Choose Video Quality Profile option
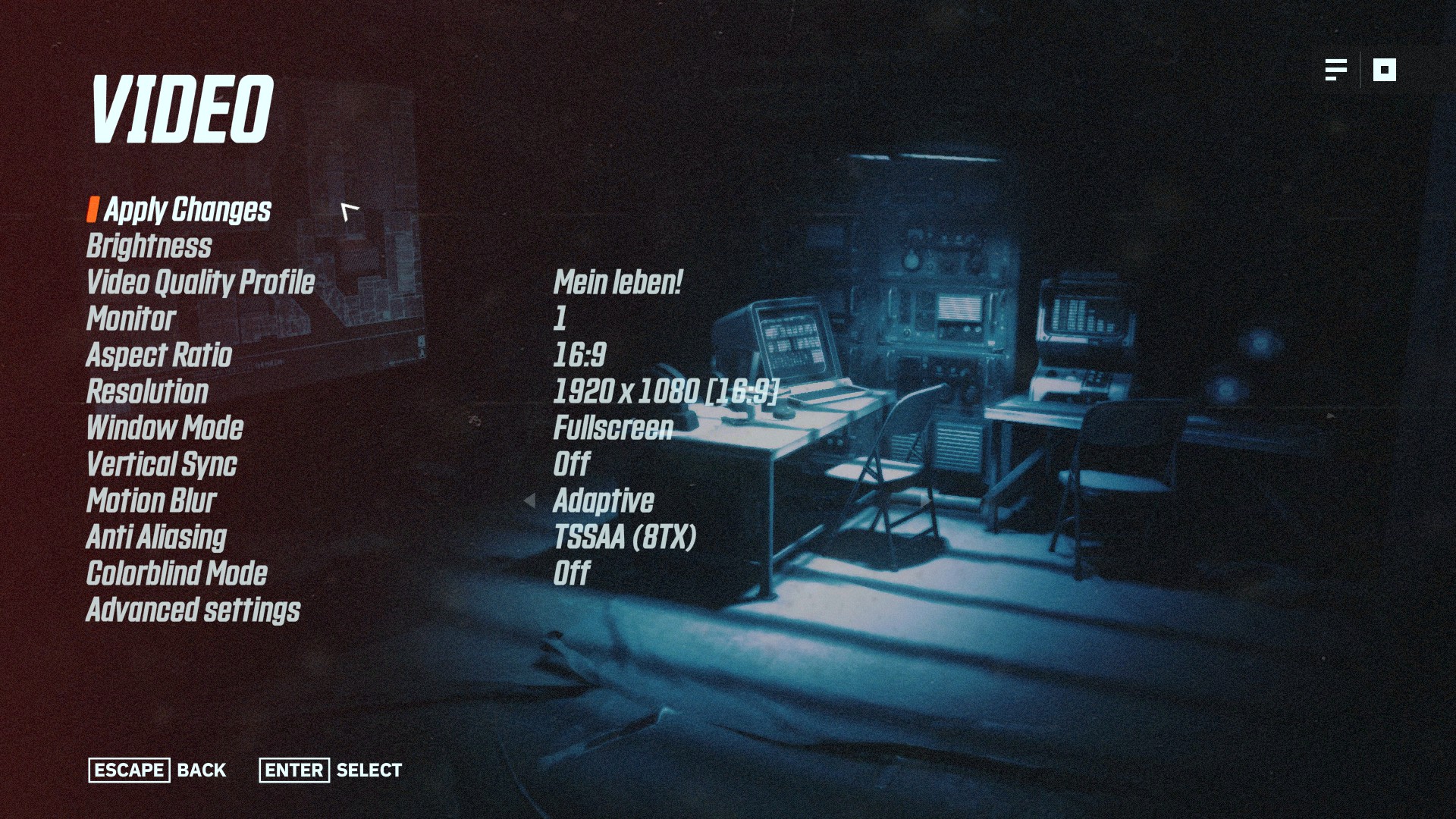The image size is (1456, 819). click(200, 283)
